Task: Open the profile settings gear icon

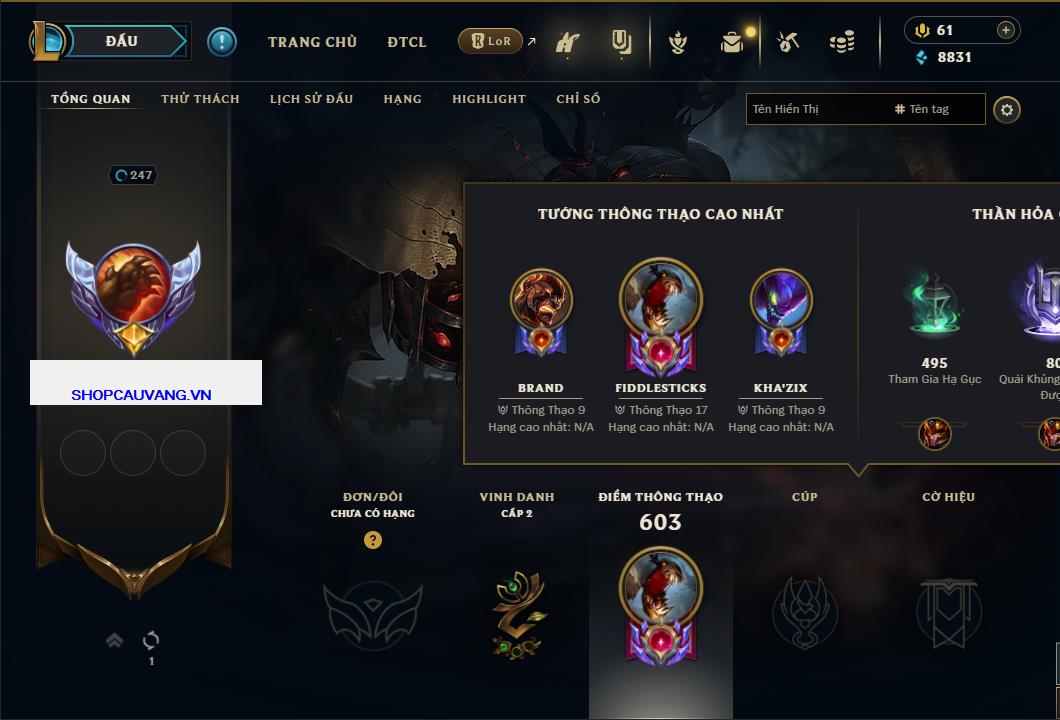Action: pos(1007,109)
